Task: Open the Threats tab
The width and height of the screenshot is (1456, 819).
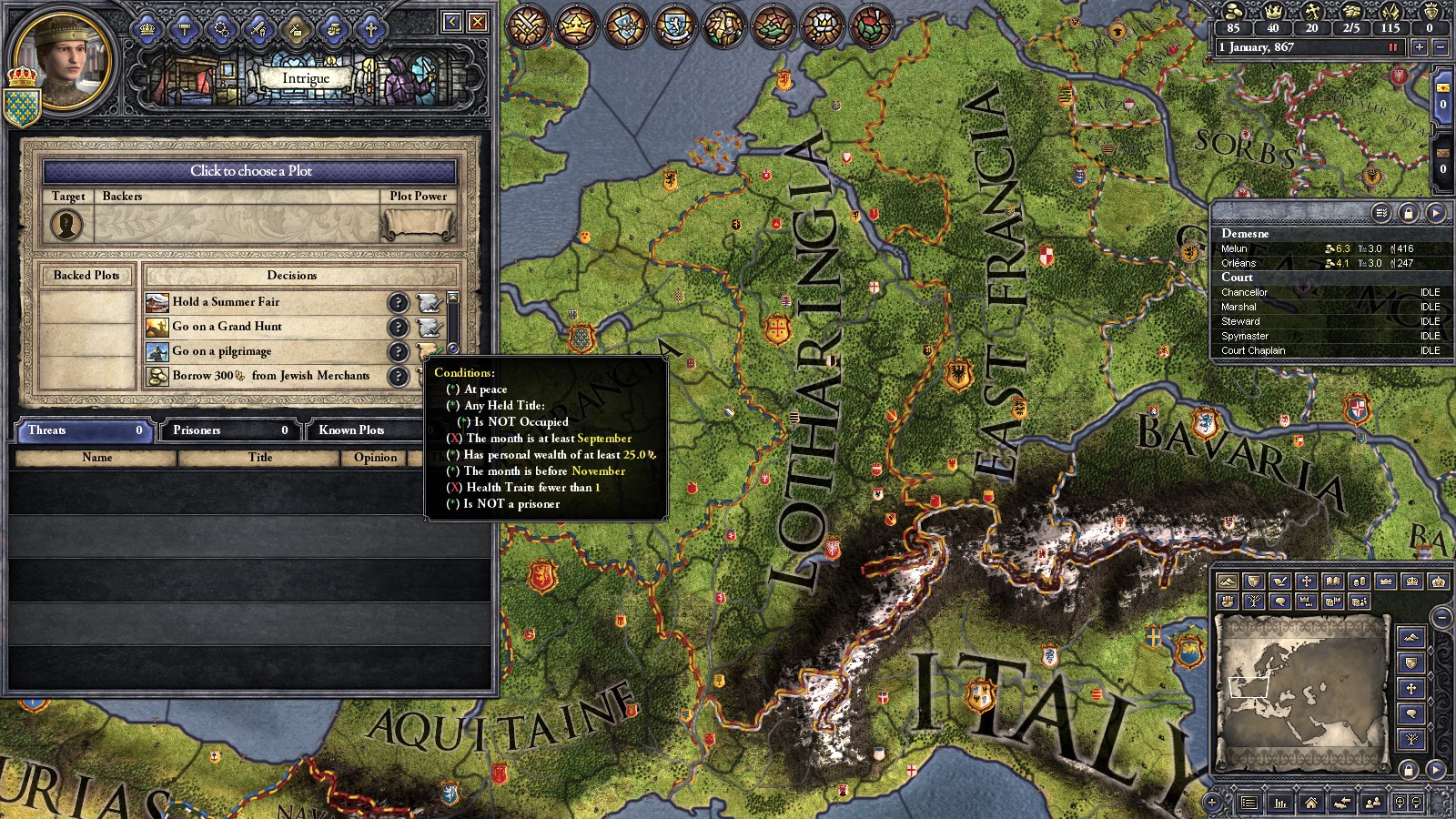Action: (82, 430)
